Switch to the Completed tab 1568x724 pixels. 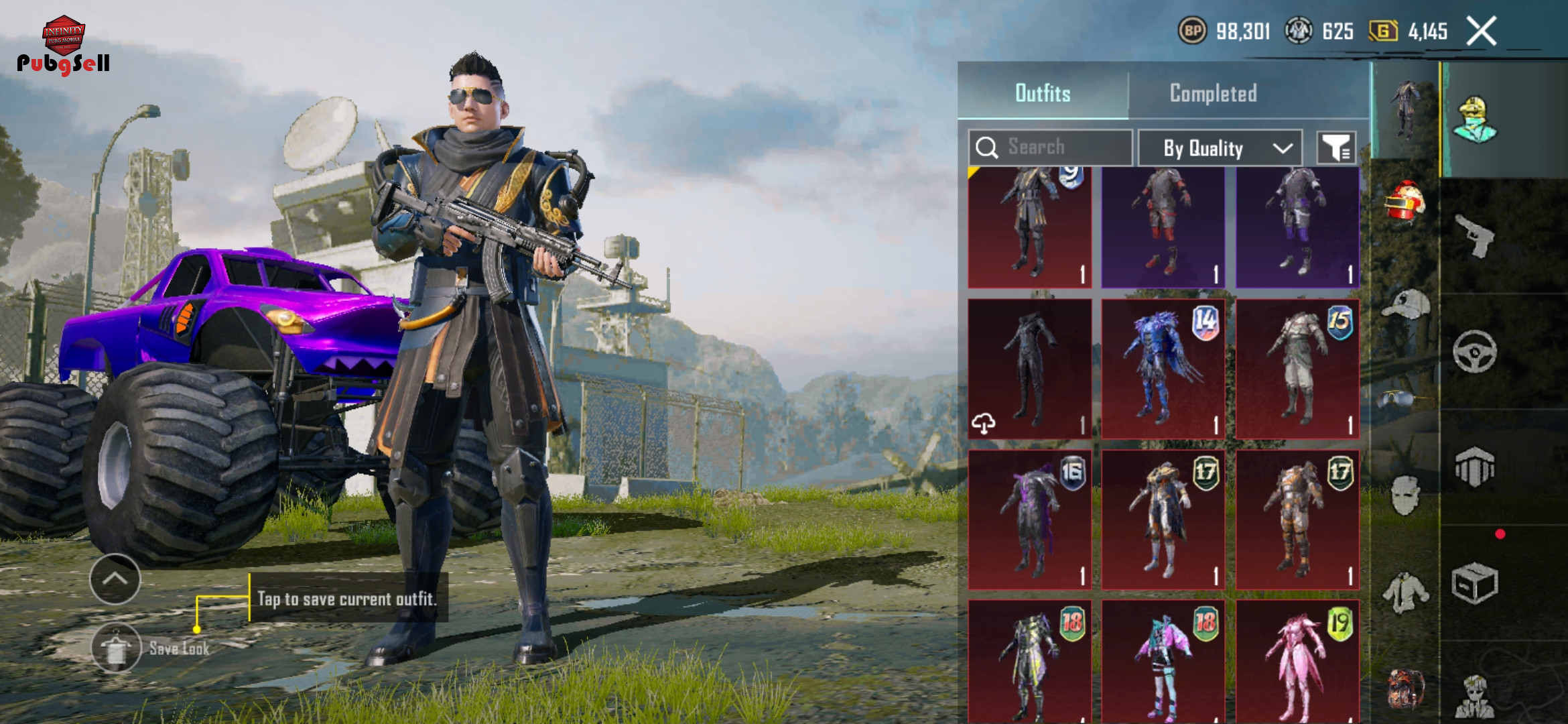[x=1213, y=93]
